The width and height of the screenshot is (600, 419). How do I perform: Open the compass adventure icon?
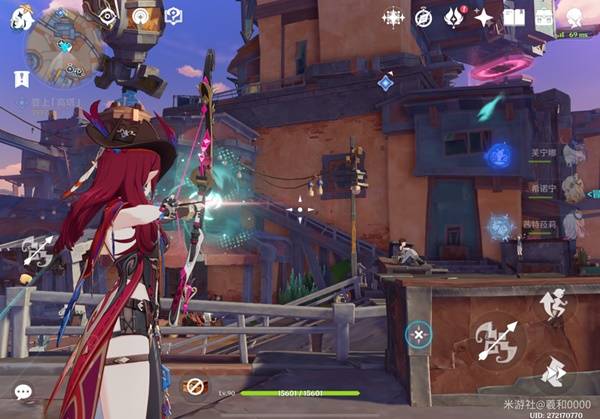tap(423, 17)
